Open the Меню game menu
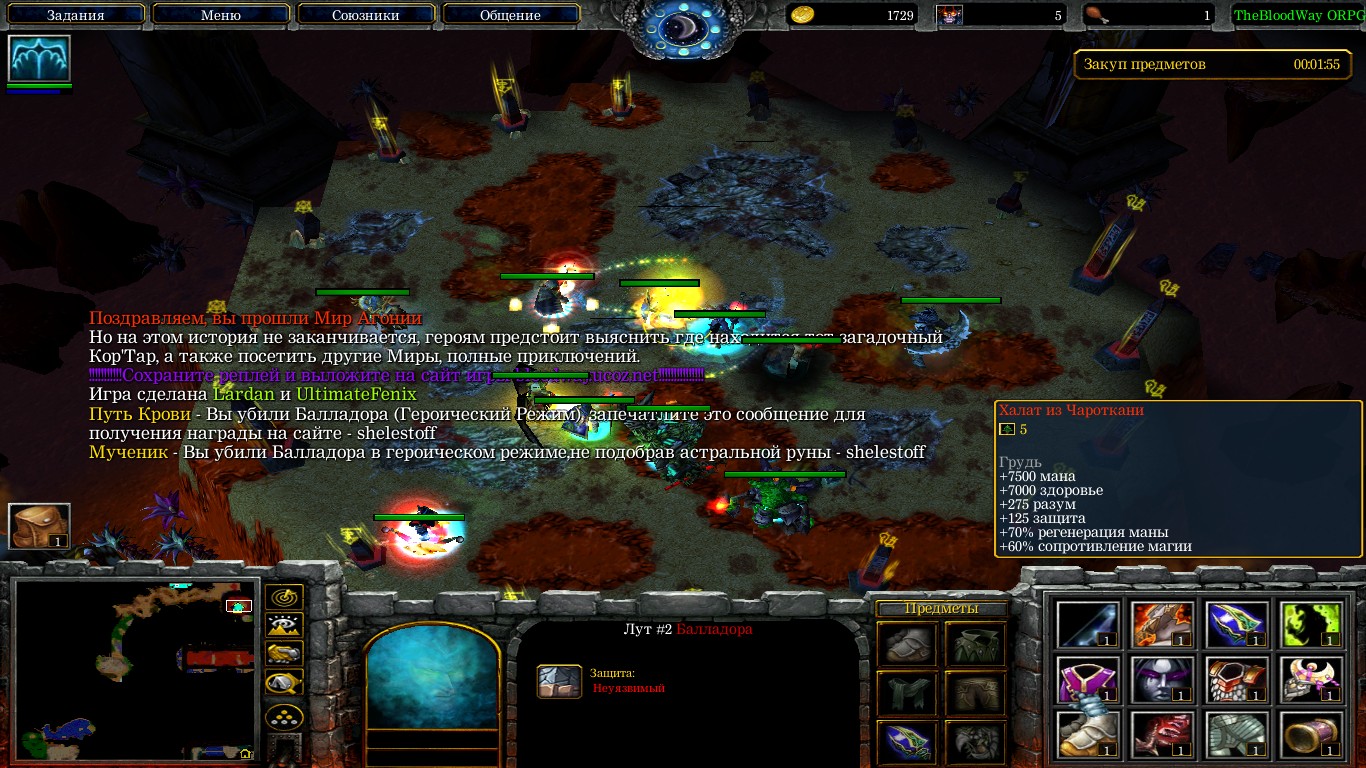The image size is (1366, 768). pyautogui.click(x=220, y=15)
